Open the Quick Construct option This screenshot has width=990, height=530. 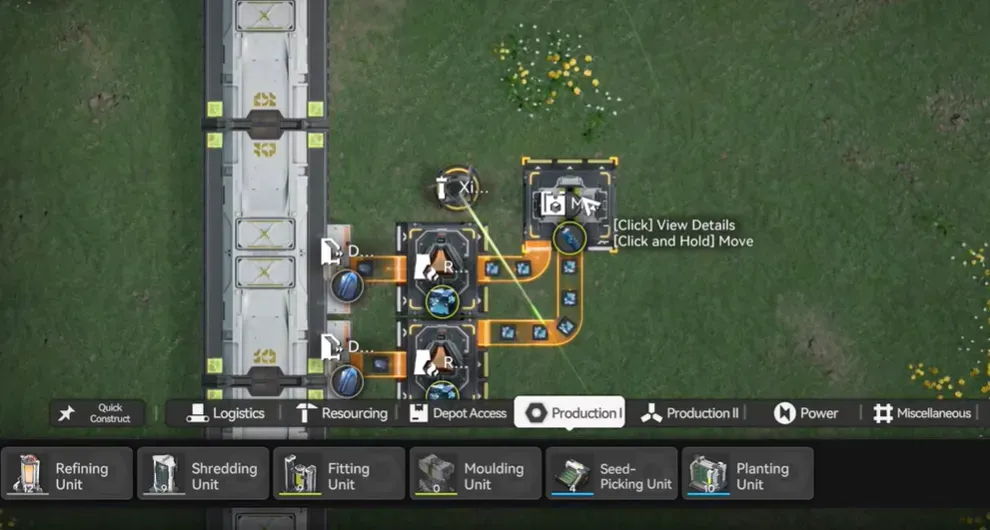pyautogui.click(x=97, y=413)
